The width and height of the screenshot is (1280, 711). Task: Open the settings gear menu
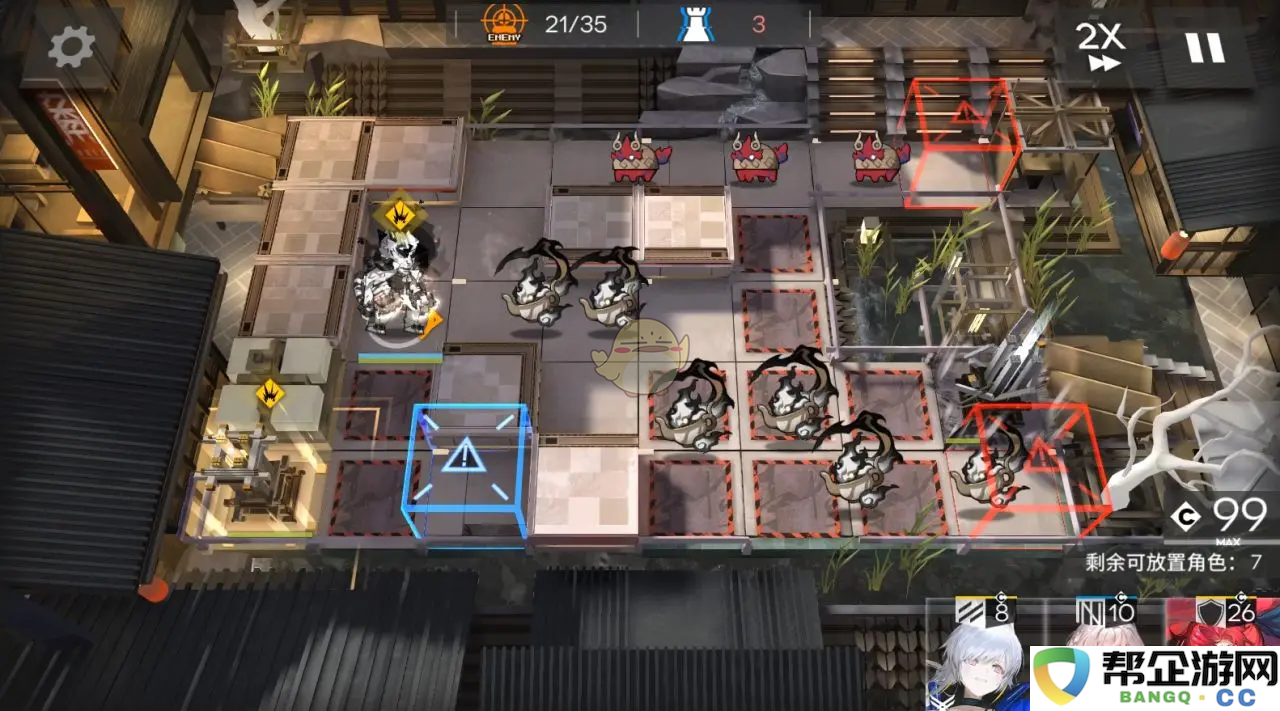coord(71,46)
